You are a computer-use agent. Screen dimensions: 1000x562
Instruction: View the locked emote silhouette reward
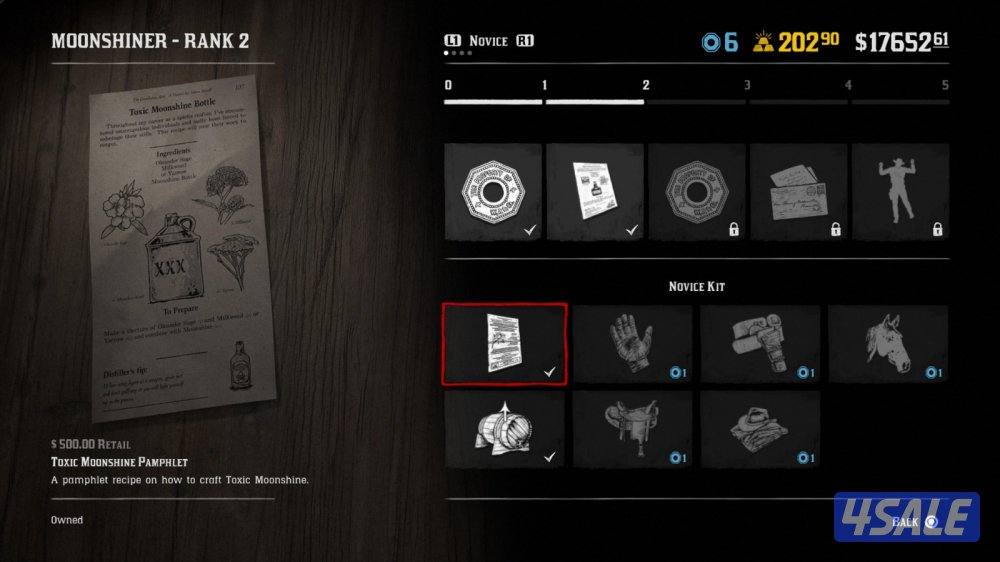900,191
